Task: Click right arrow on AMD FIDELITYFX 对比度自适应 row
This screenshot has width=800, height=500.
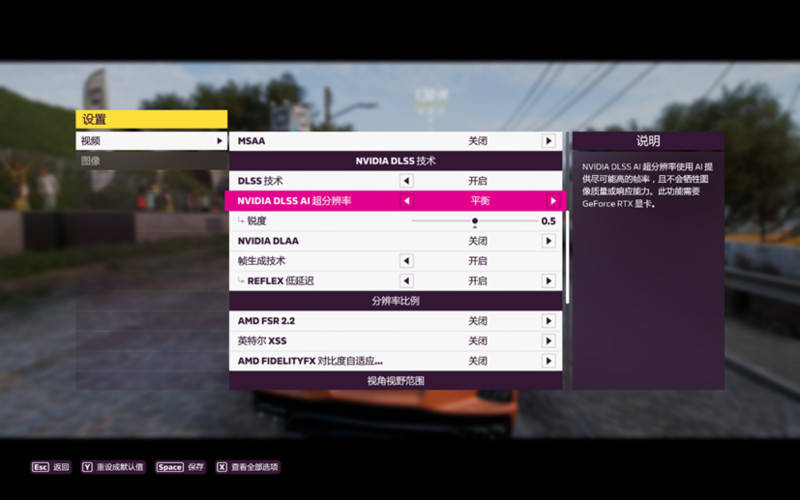Action: (548, 361)
